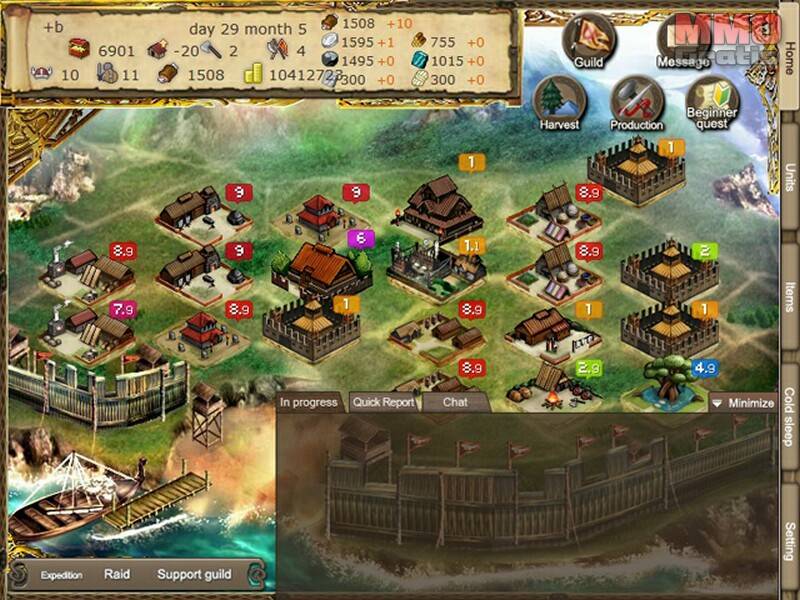Start an Expedition
The width and height of the screenshot is (800, 600).
click(61, 575)
